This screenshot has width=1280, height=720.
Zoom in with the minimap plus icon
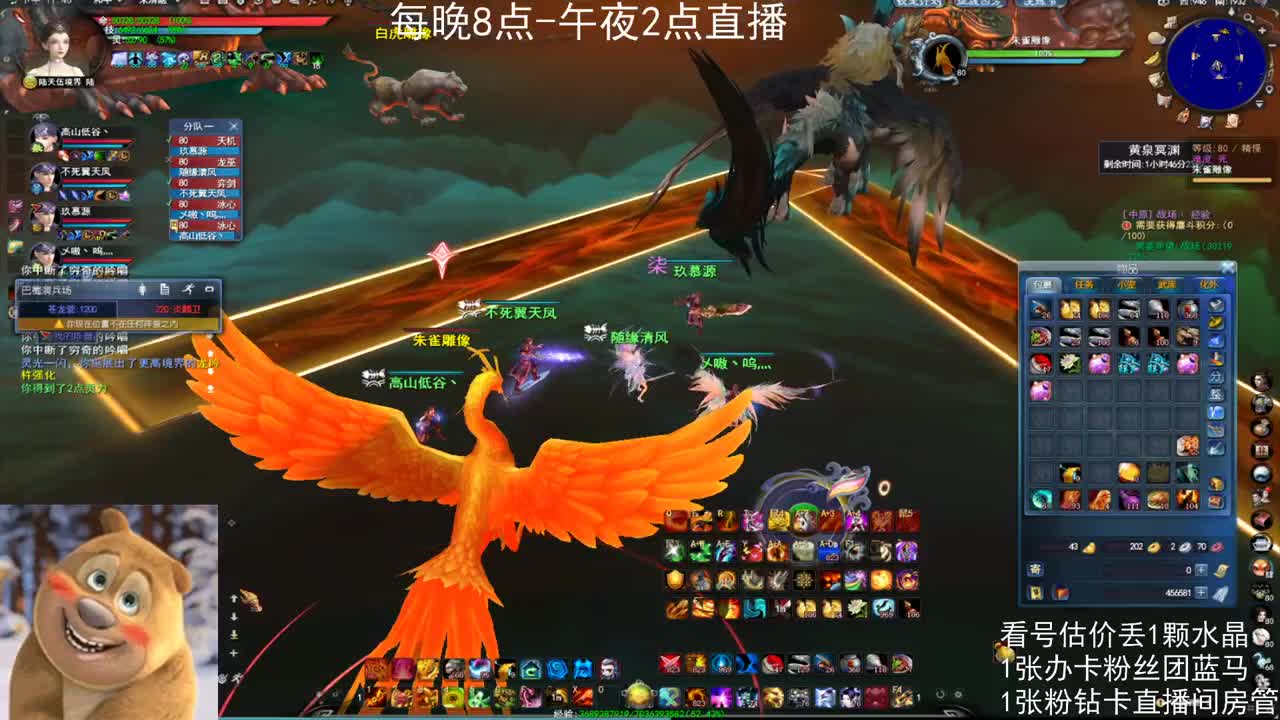(1262, 30)
